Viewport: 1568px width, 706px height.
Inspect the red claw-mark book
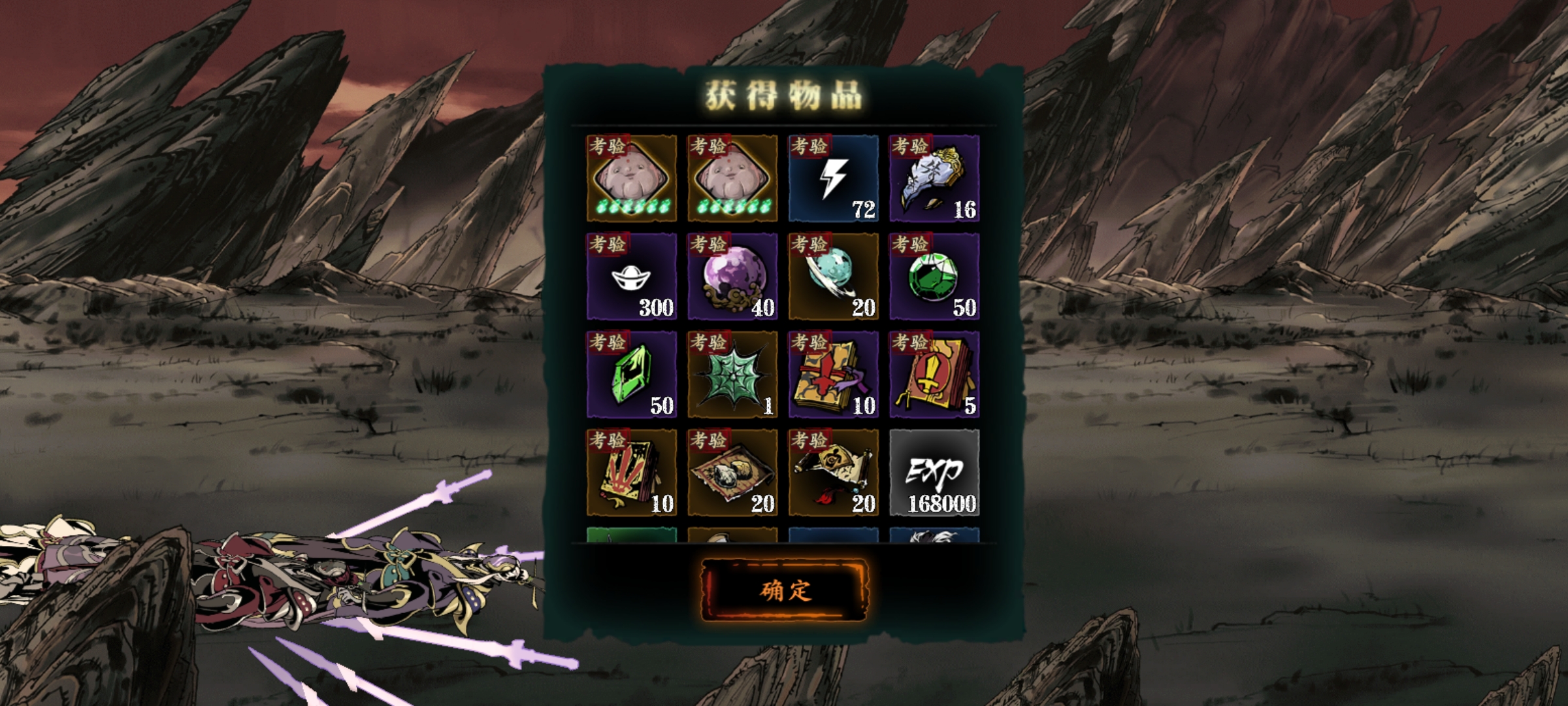coord(631,473)
